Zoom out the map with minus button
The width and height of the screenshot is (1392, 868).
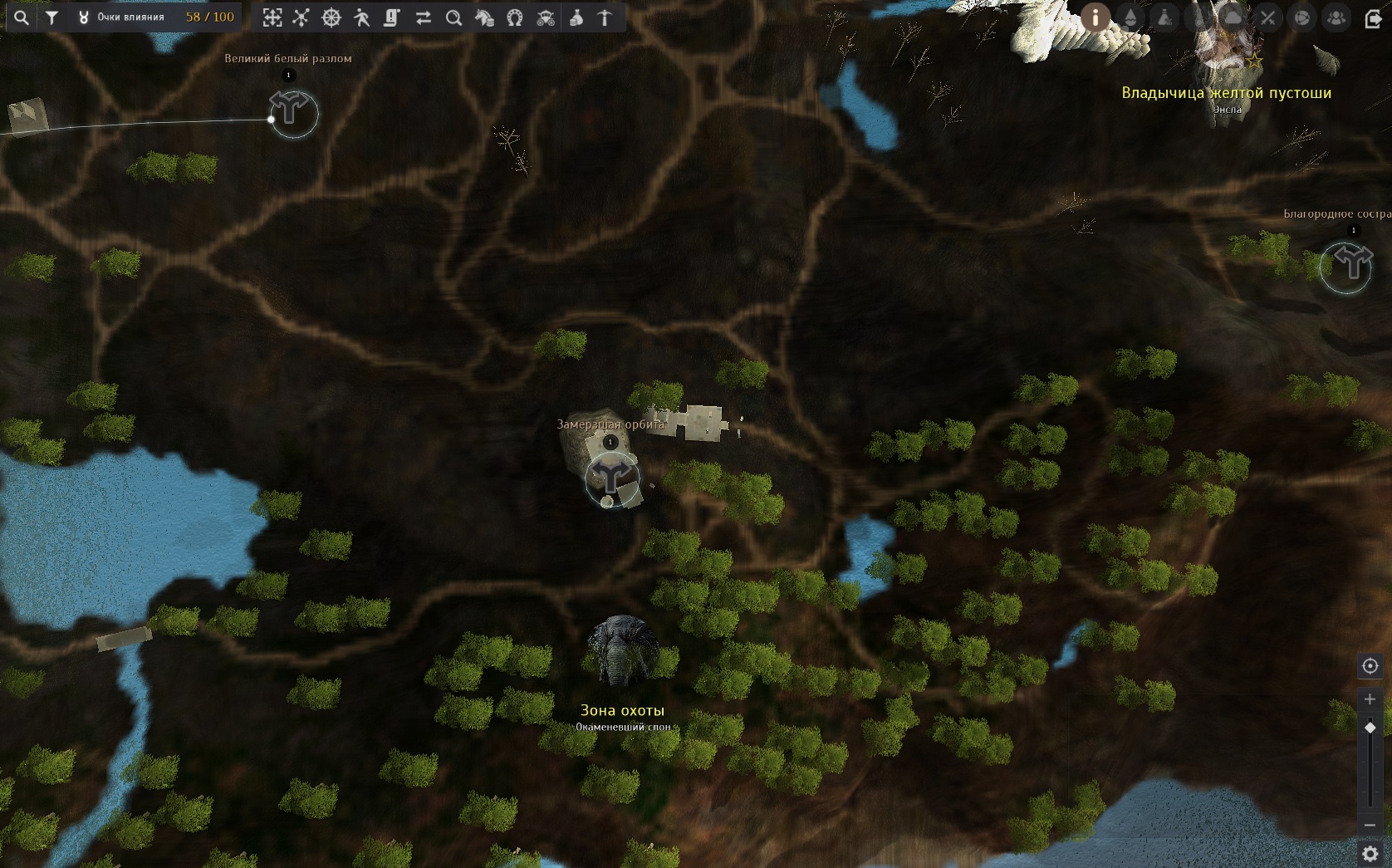1370,825
